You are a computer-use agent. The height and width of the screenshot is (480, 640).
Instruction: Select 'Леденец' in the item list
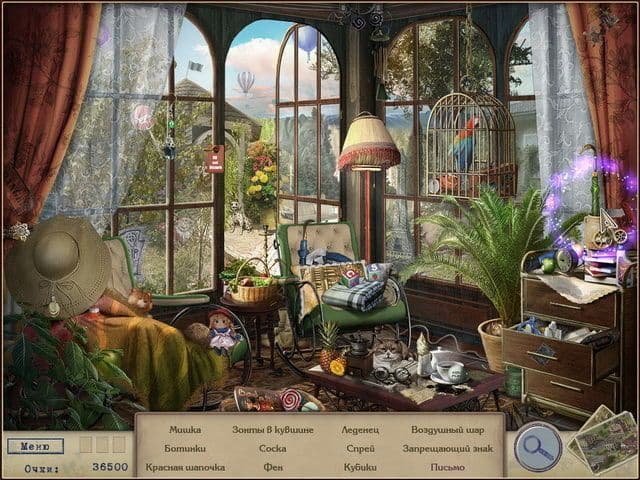click(360, 430)
